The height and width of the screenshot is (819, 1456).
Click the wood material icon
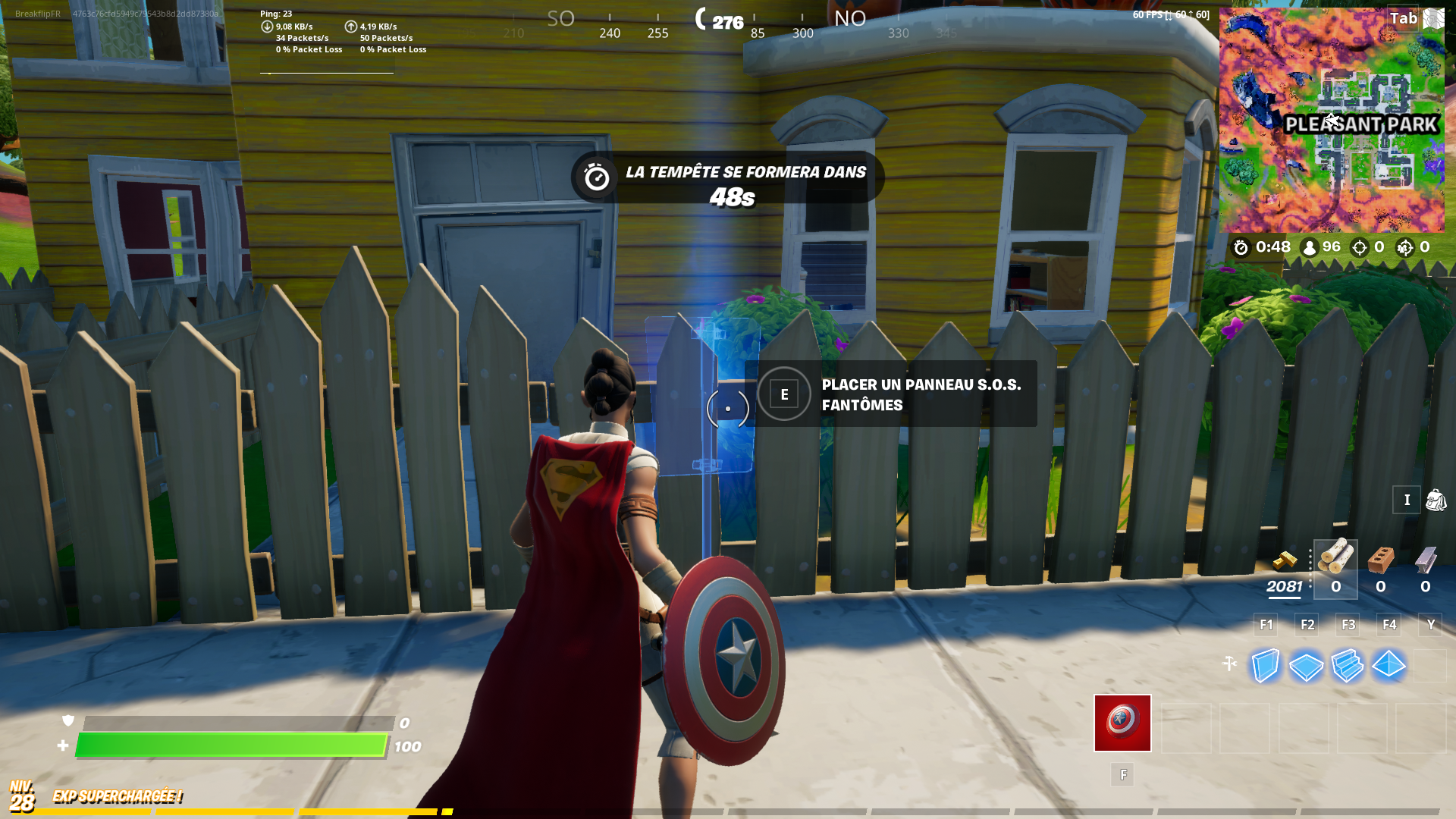pos(1335,559)
